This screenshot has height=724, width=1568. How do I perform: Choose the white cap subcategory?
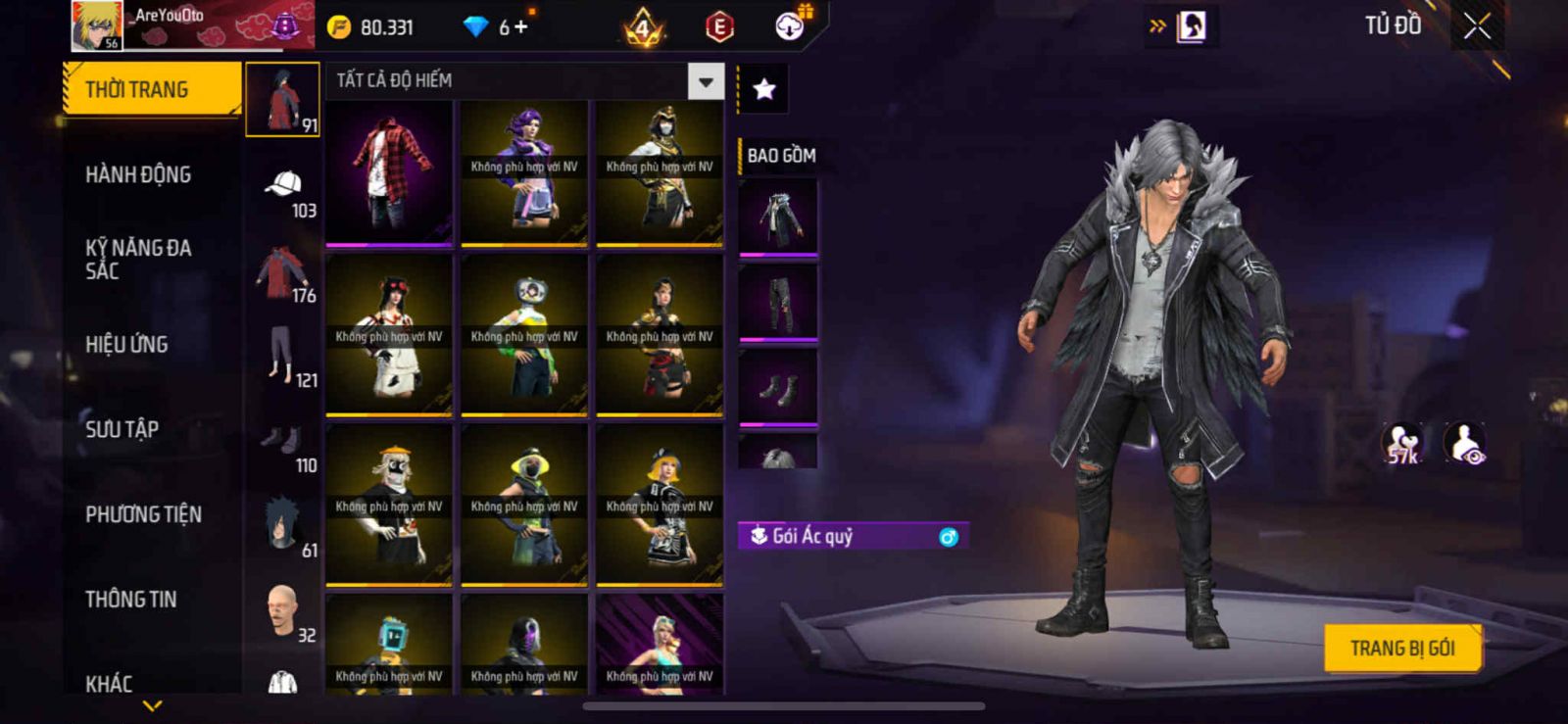tap(283, 187)
